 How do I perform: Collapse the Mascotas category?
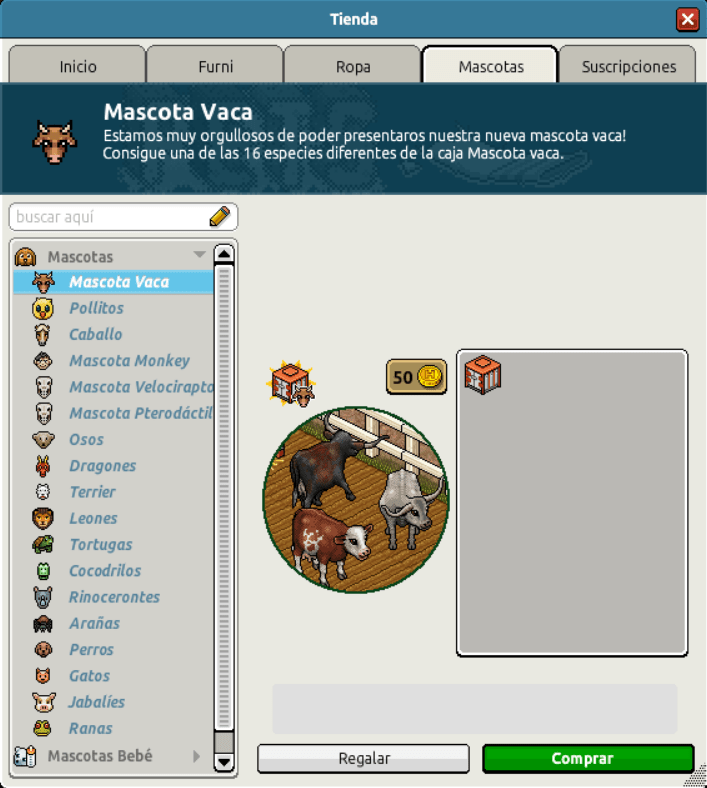pos(198,256)
